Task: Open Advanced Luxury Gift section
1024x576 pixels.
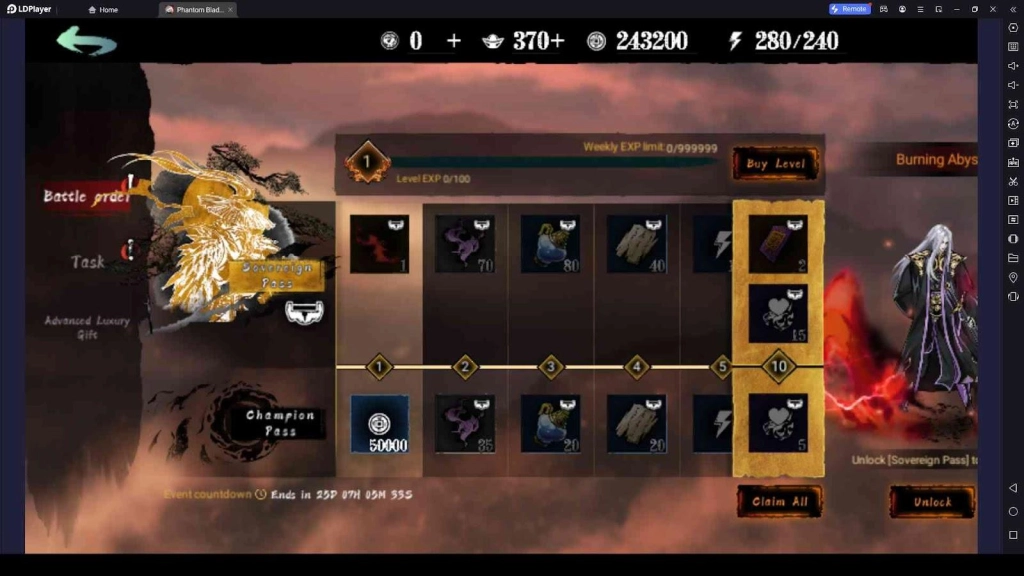Action: coord(87,327)
